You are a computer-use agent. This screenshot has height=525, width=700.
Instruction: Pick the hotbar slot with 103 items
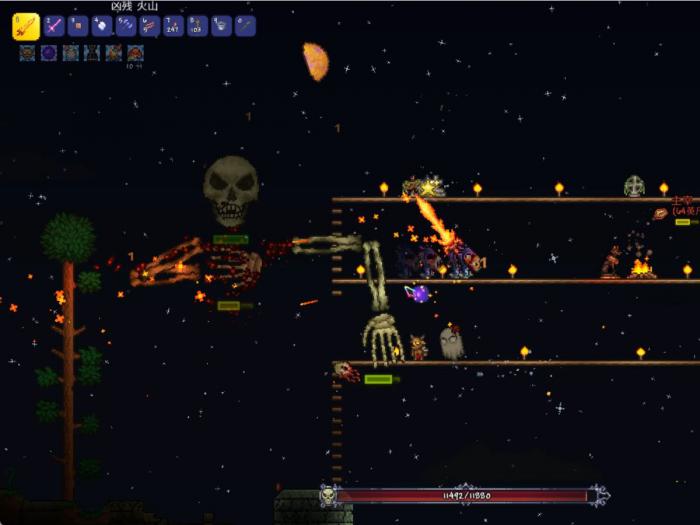coord(197,26)
